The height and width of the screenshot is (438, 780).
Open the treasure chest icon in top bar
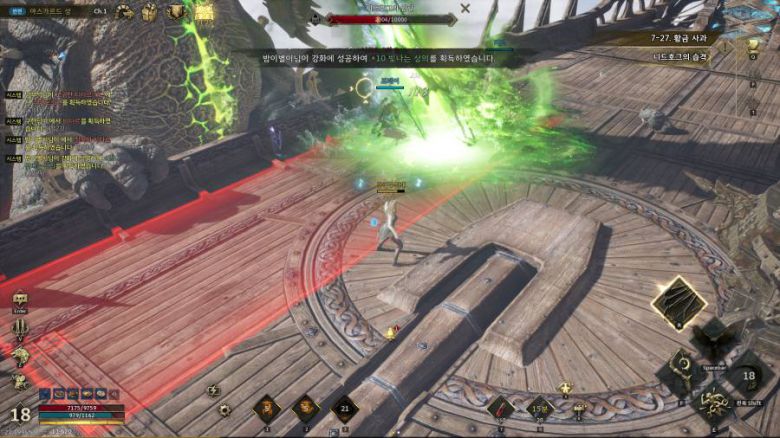(x=150, y=12)
